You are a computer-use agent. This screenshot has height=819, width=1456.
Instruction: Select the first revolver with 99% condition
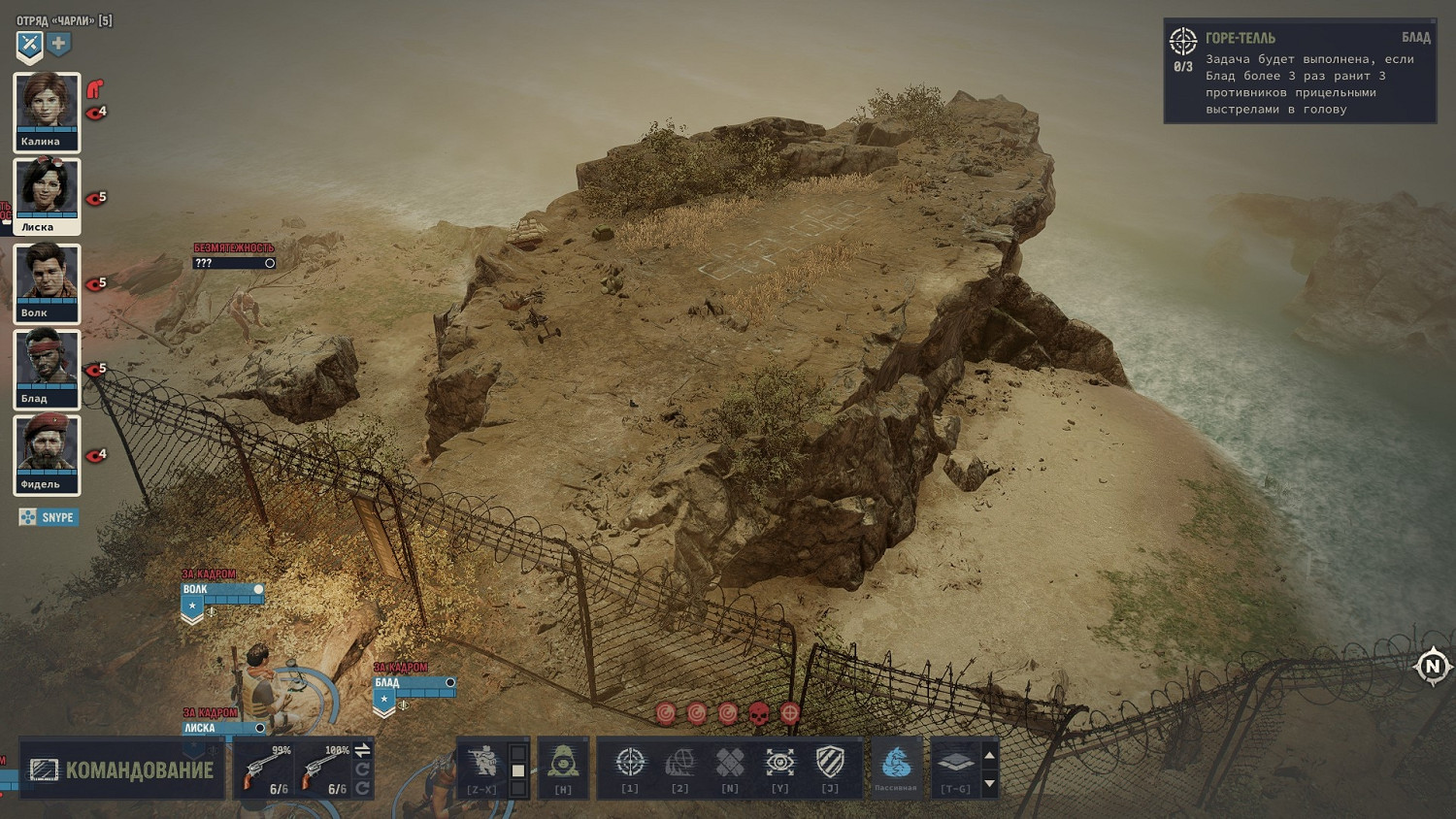coord(265,770)
